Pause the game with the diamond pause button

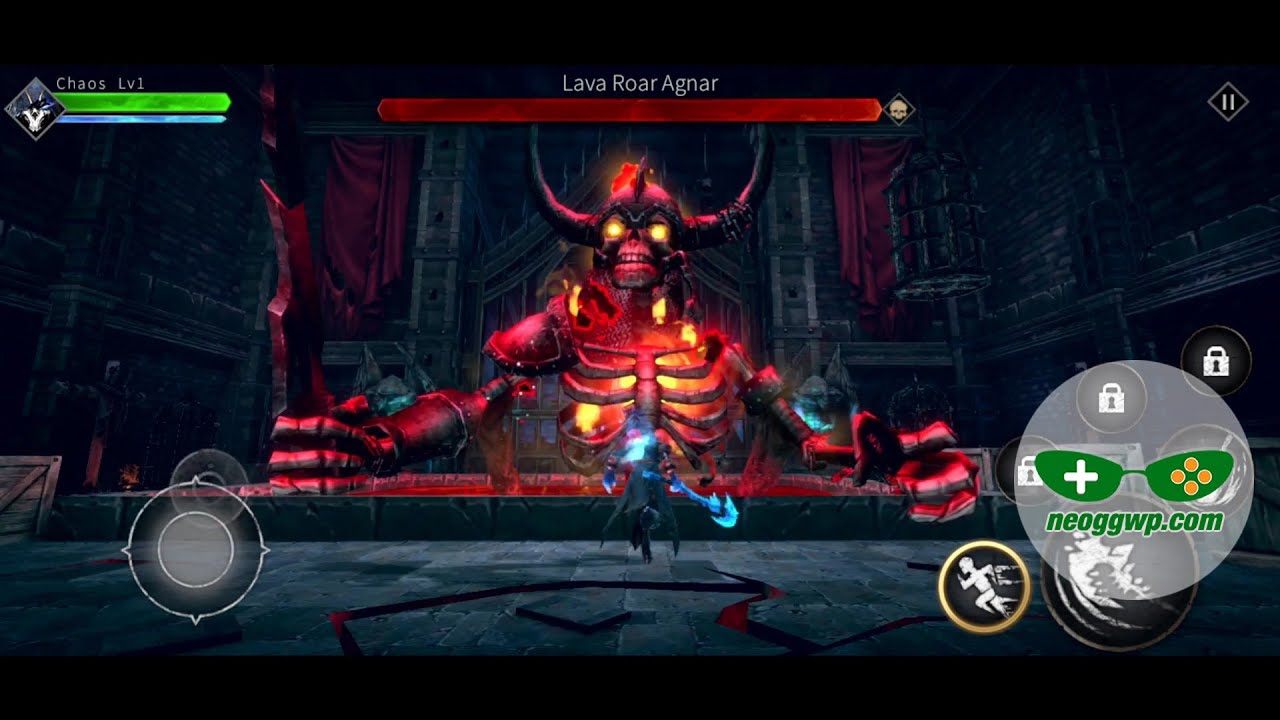pos(1228,102)
